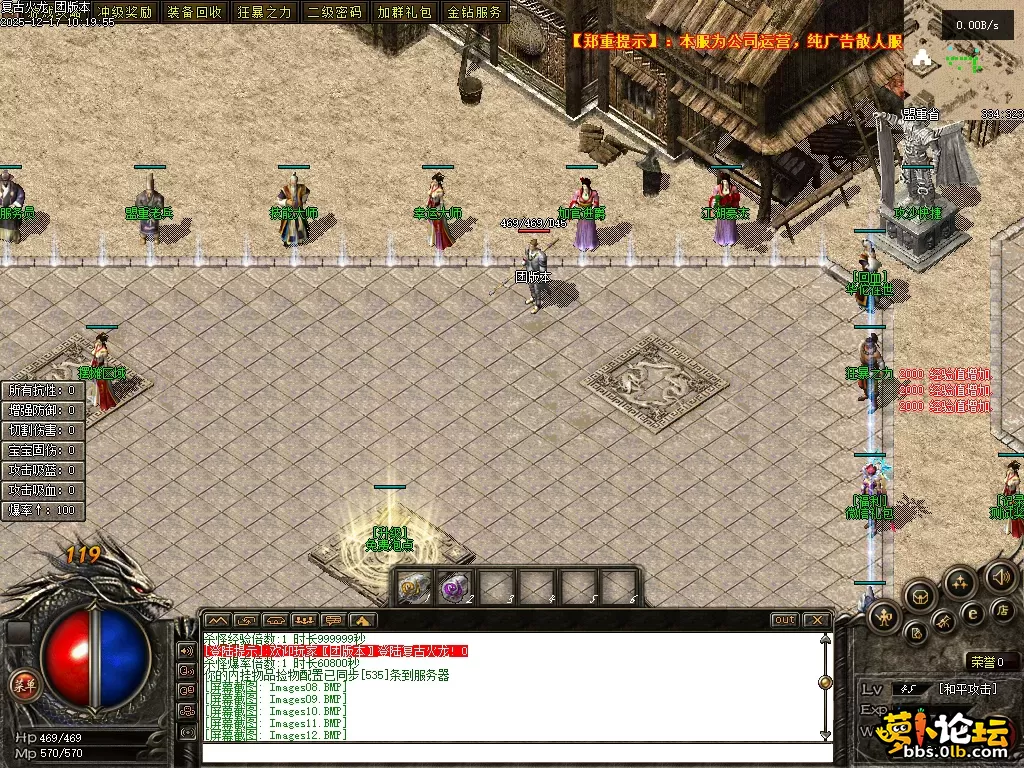
Task: Open the character panel round button
Action: click(885, 617)
